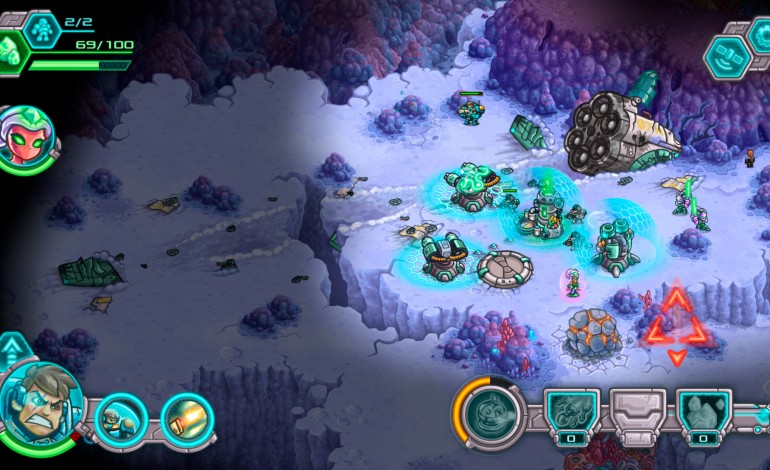Activate the hero soldier drop ability
The image size is (770, 470).
[x=122, y=419]
